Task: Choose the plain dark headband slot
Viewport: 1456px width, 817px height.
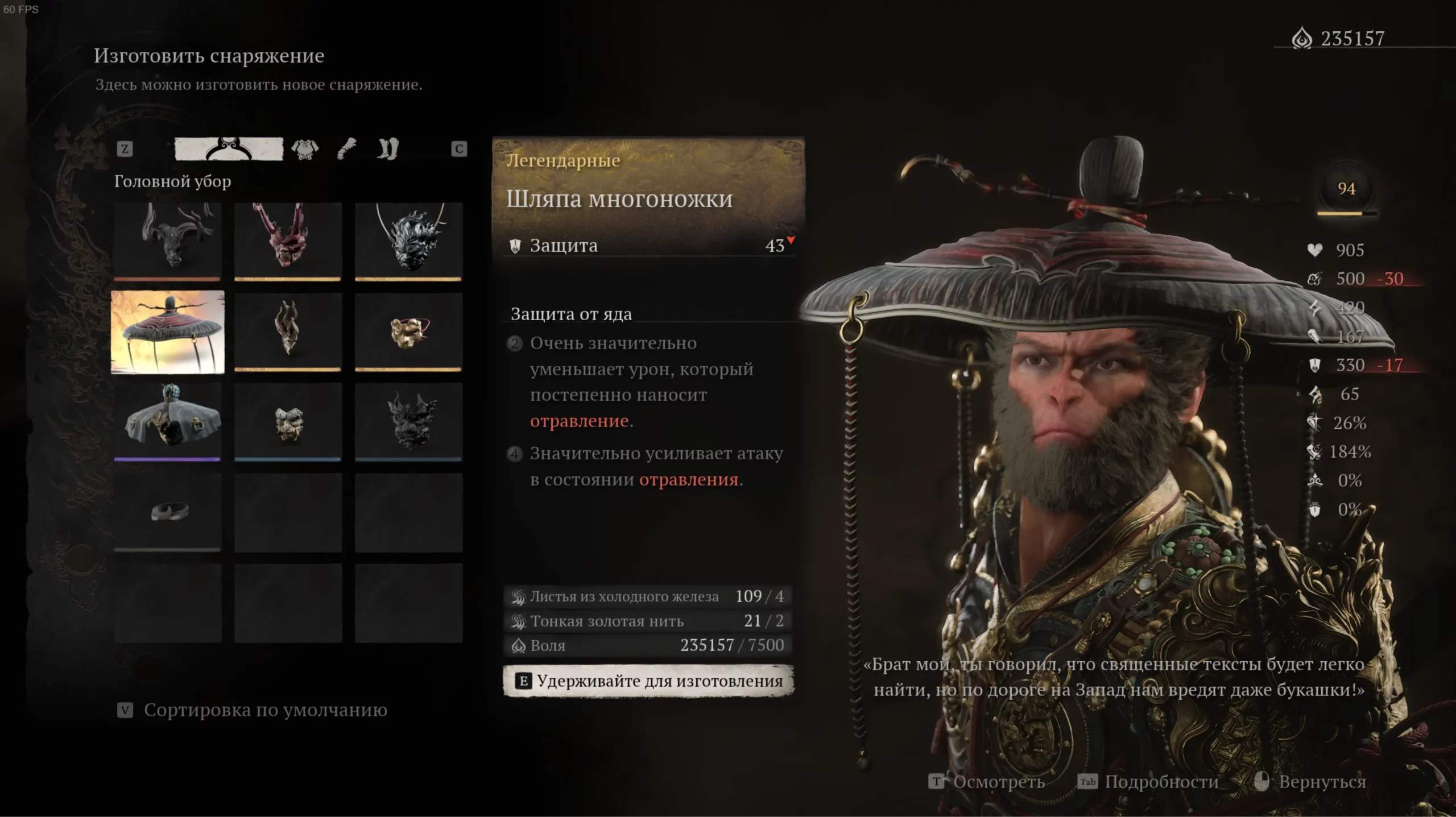Action: (168, 512)
